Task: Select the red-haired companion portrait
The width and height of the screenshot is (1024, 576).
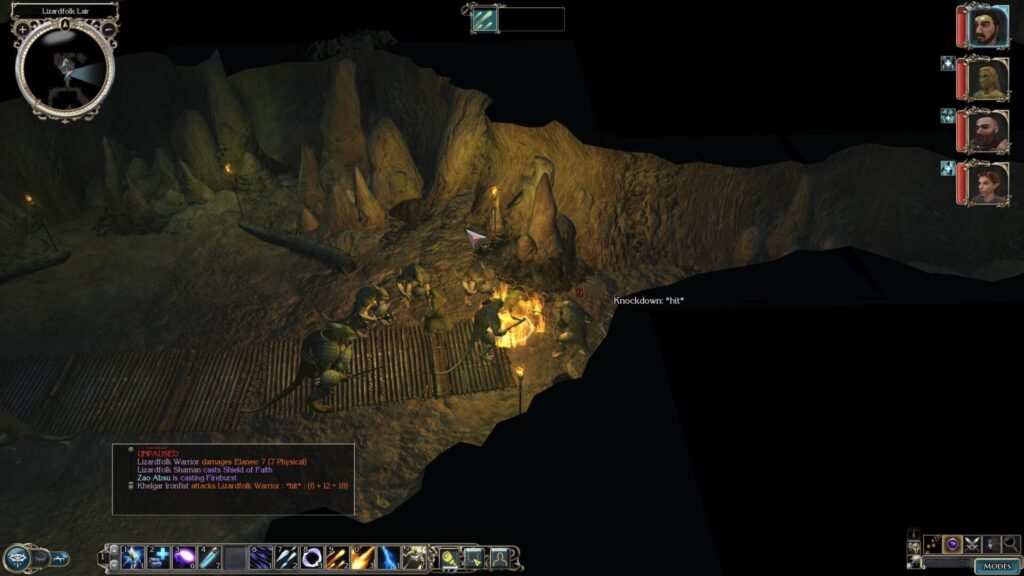Action: pyautogui.click(x=986, y=183)
